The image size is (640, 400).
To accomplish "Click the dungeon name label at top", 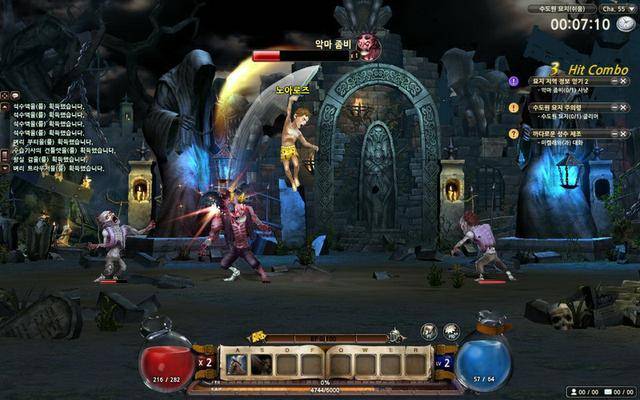I will (561, 8).
